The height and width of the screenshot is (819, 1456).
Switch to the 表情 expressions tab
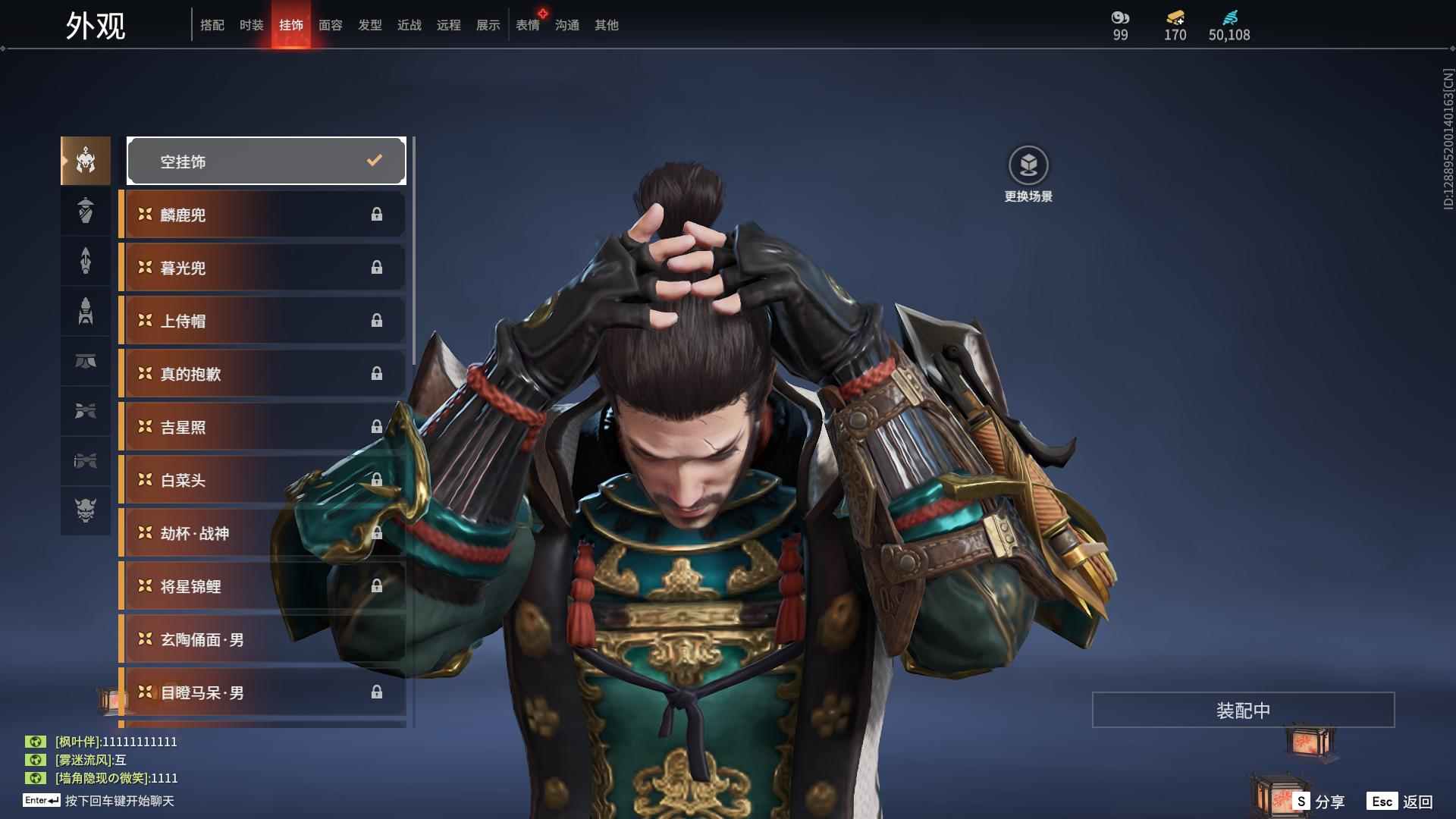click(x=528, y=25)
